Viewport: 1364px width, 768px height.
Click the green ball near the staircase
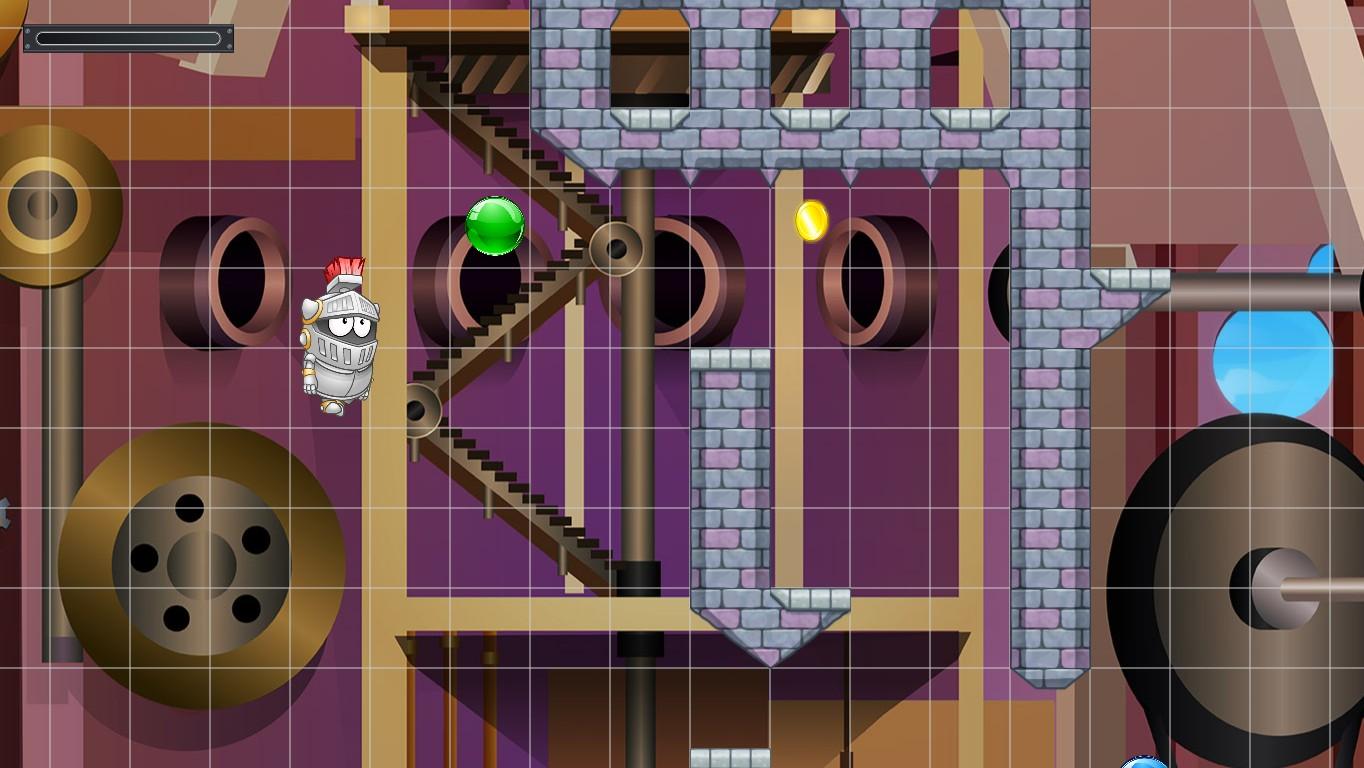(493, 224)
